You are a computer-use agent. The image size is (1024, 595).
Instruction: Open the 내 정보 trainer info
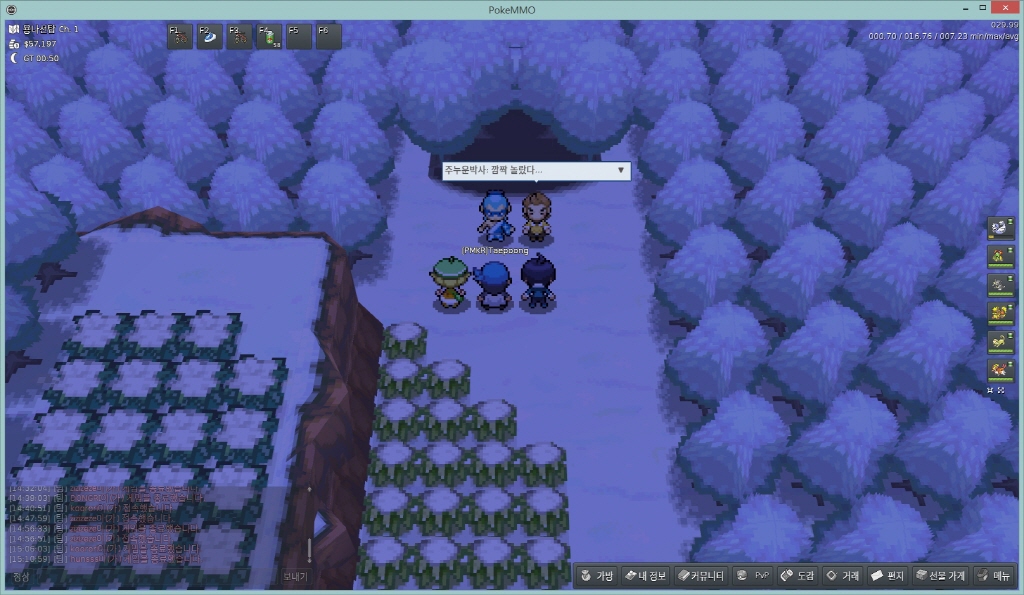645,576
